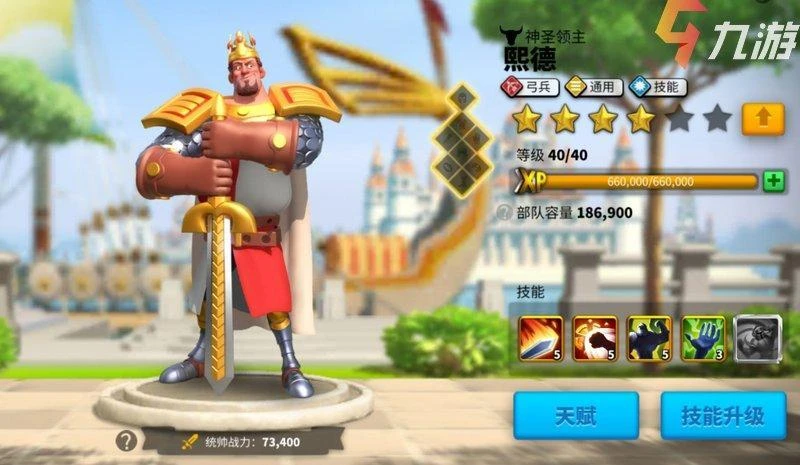Open the 技能升级 skill upgrade screen
The width and height of the screenshot is (800, 465).
point(723,415)
